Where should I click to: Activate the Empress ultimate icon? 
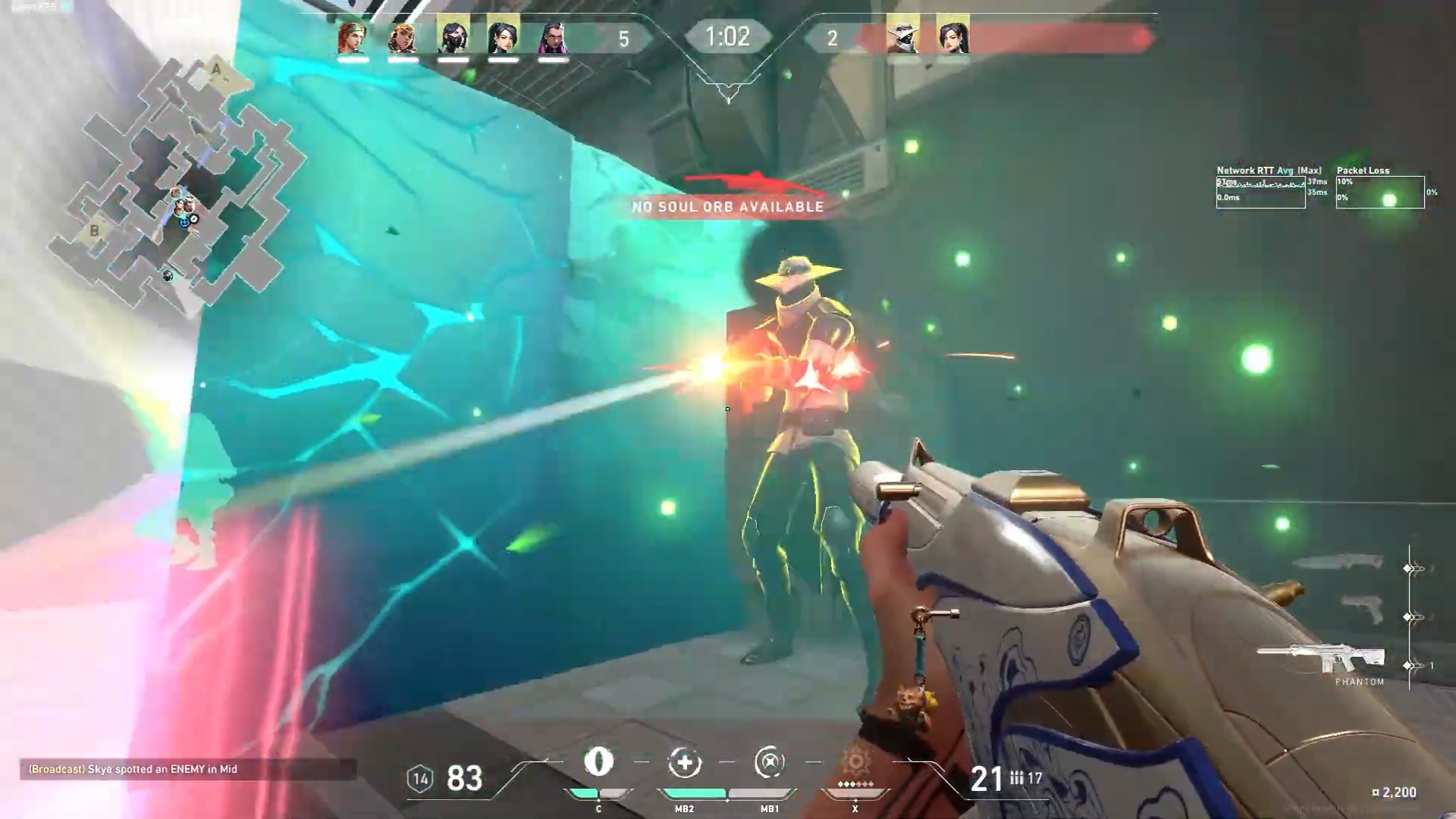tap(855, 762)
